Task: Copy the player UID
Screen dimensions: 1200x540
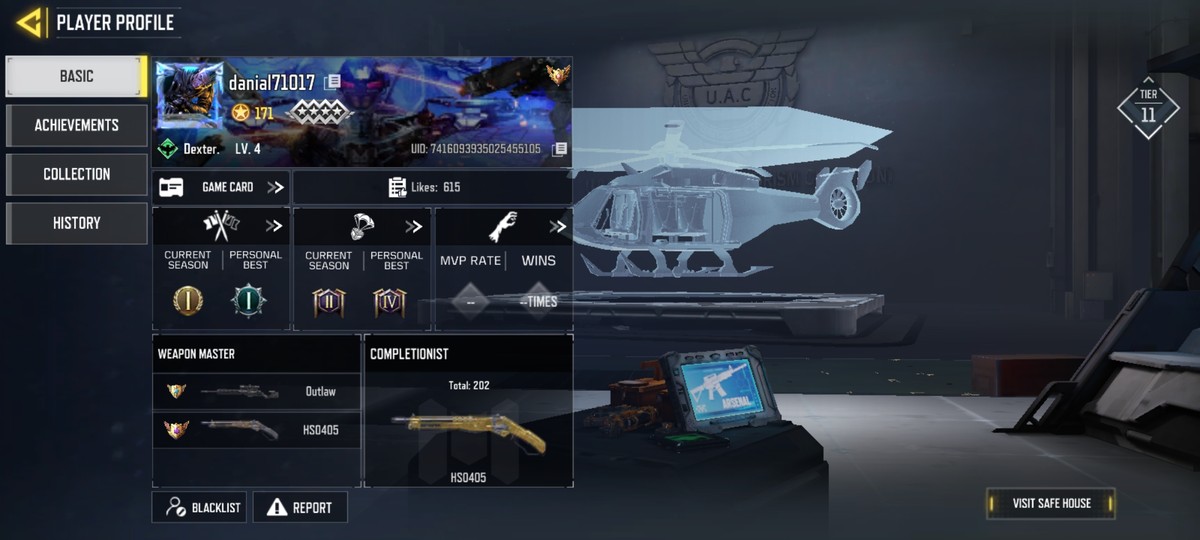Action: click(560, 149)
